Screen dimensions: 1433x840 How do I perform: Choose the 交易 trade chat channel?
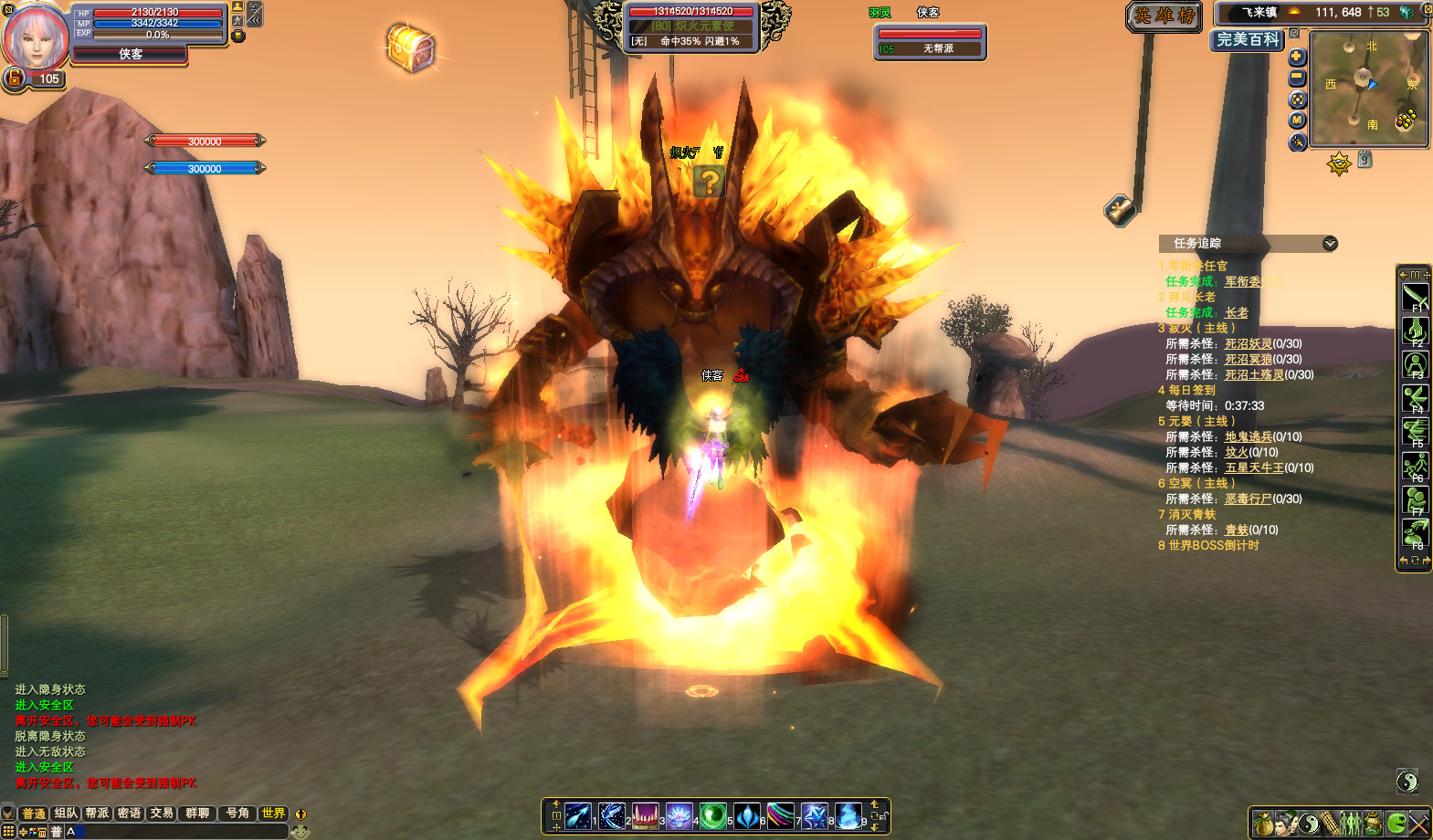click(162, 814)
